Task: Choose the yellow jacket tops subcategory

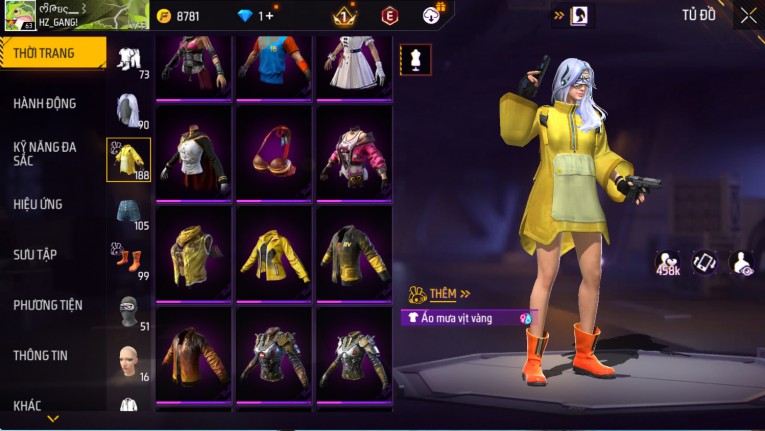Action: [128, 158]
